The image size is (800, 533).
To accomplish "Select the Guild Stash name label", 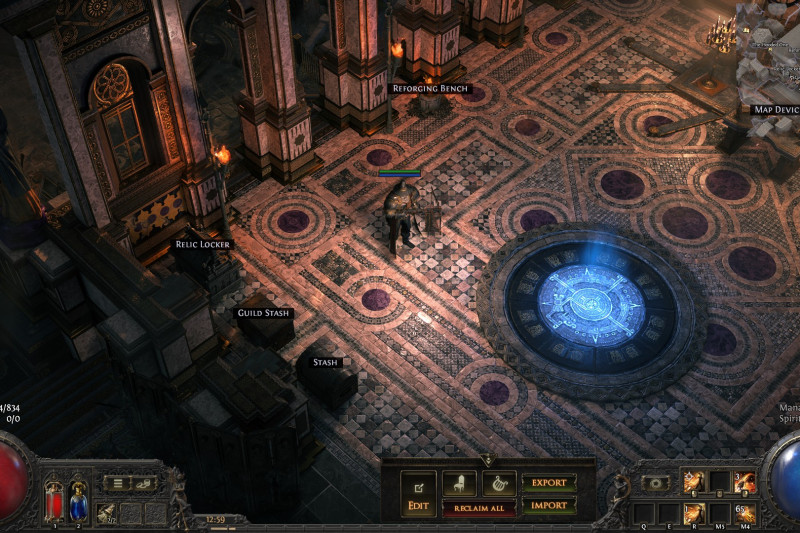I will [x=263, y=313].
